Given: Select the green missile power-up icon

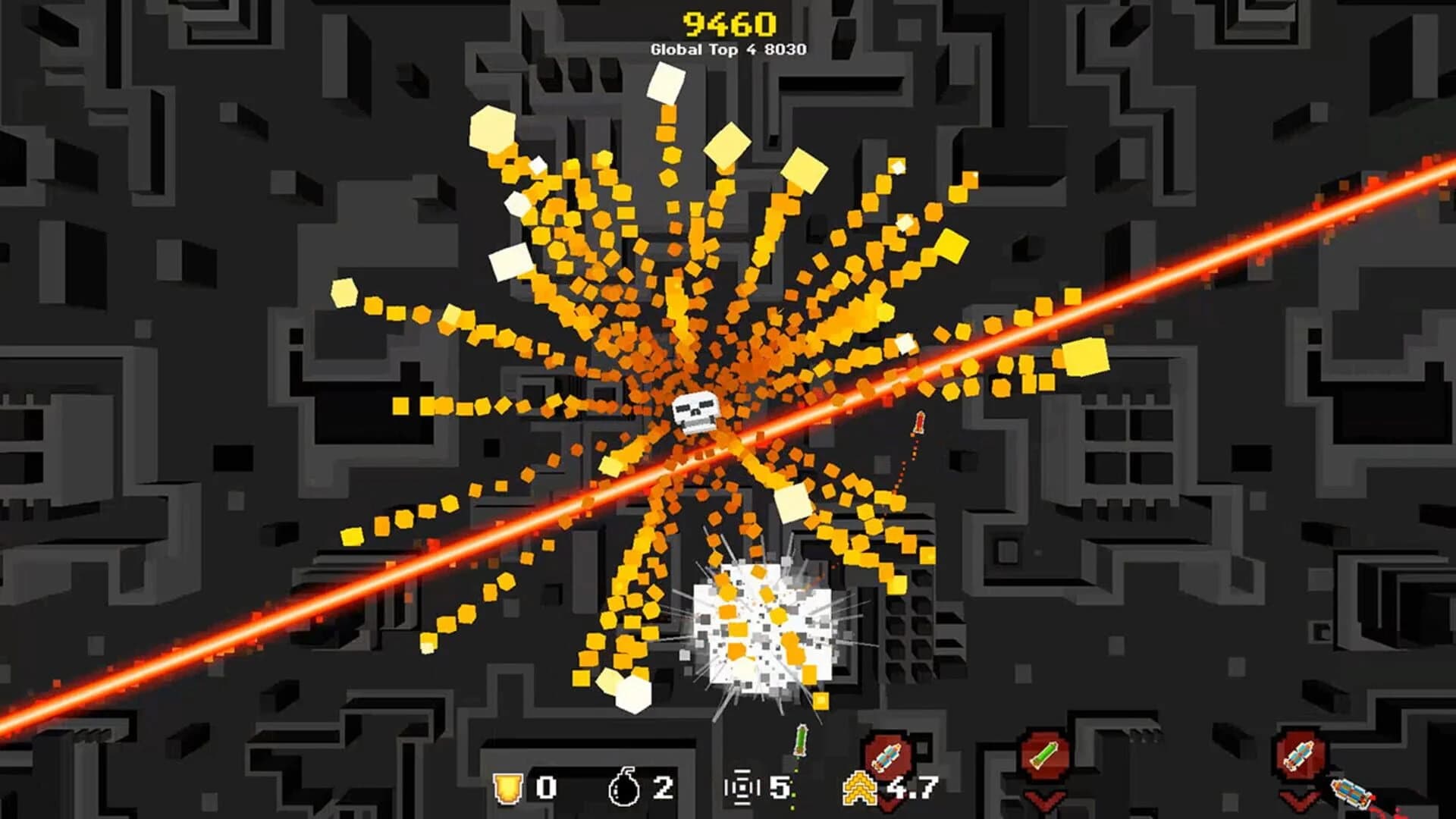Looking at the screenshot, I should 1044,753.
